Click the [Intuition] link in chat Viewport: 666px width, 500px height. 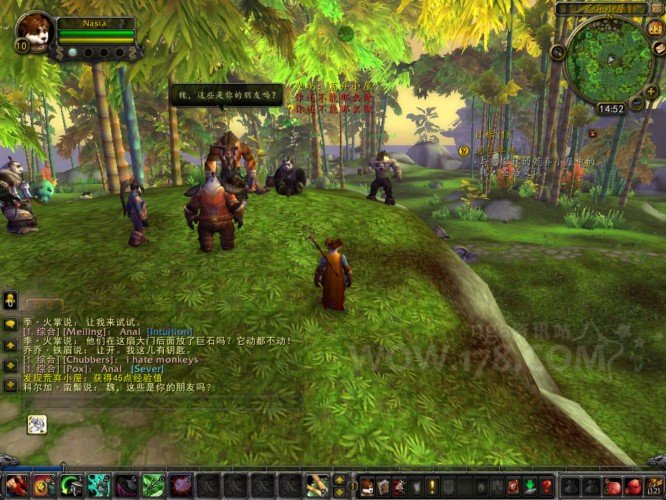coord(169,331)
